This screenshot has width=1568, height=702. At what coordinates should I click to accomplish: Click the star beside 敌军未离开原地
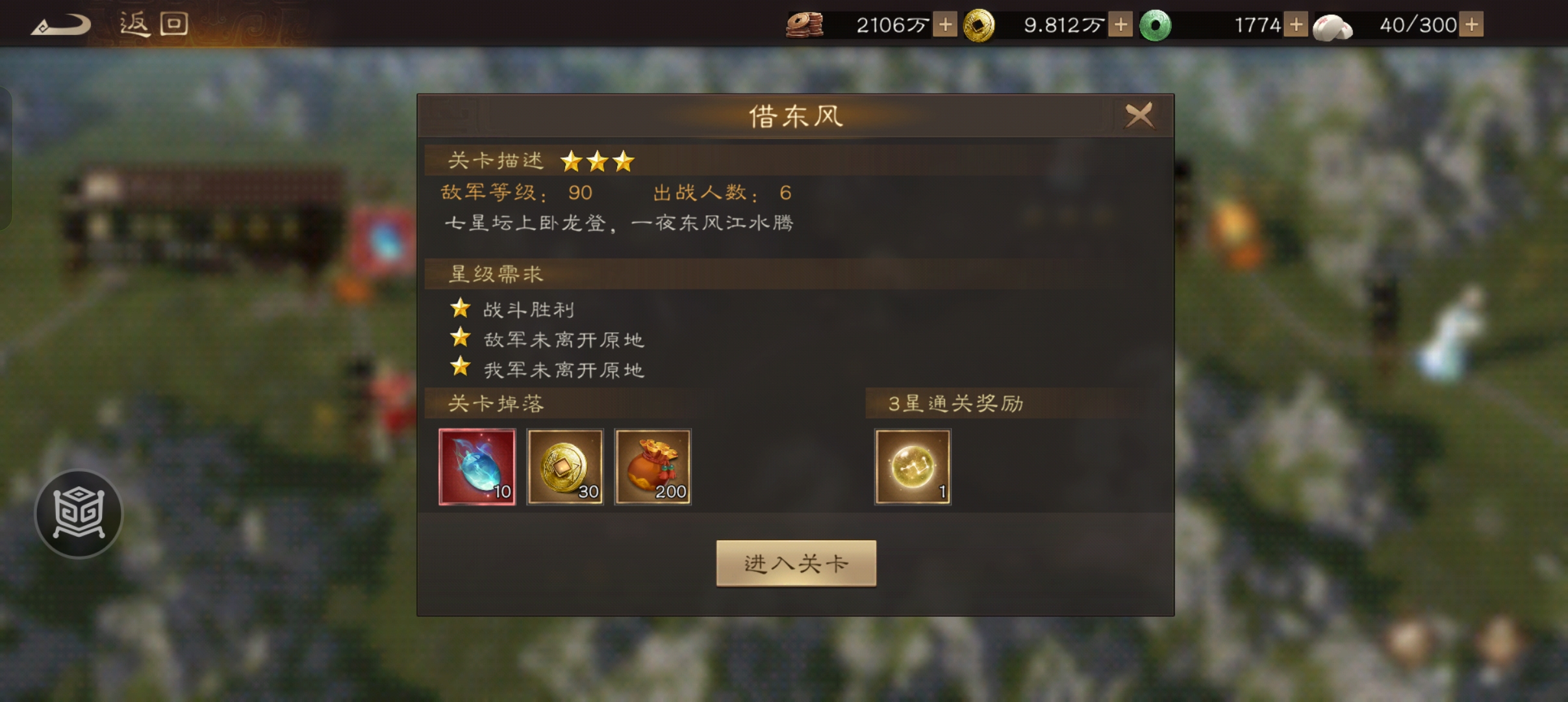(x=461, y=339)
